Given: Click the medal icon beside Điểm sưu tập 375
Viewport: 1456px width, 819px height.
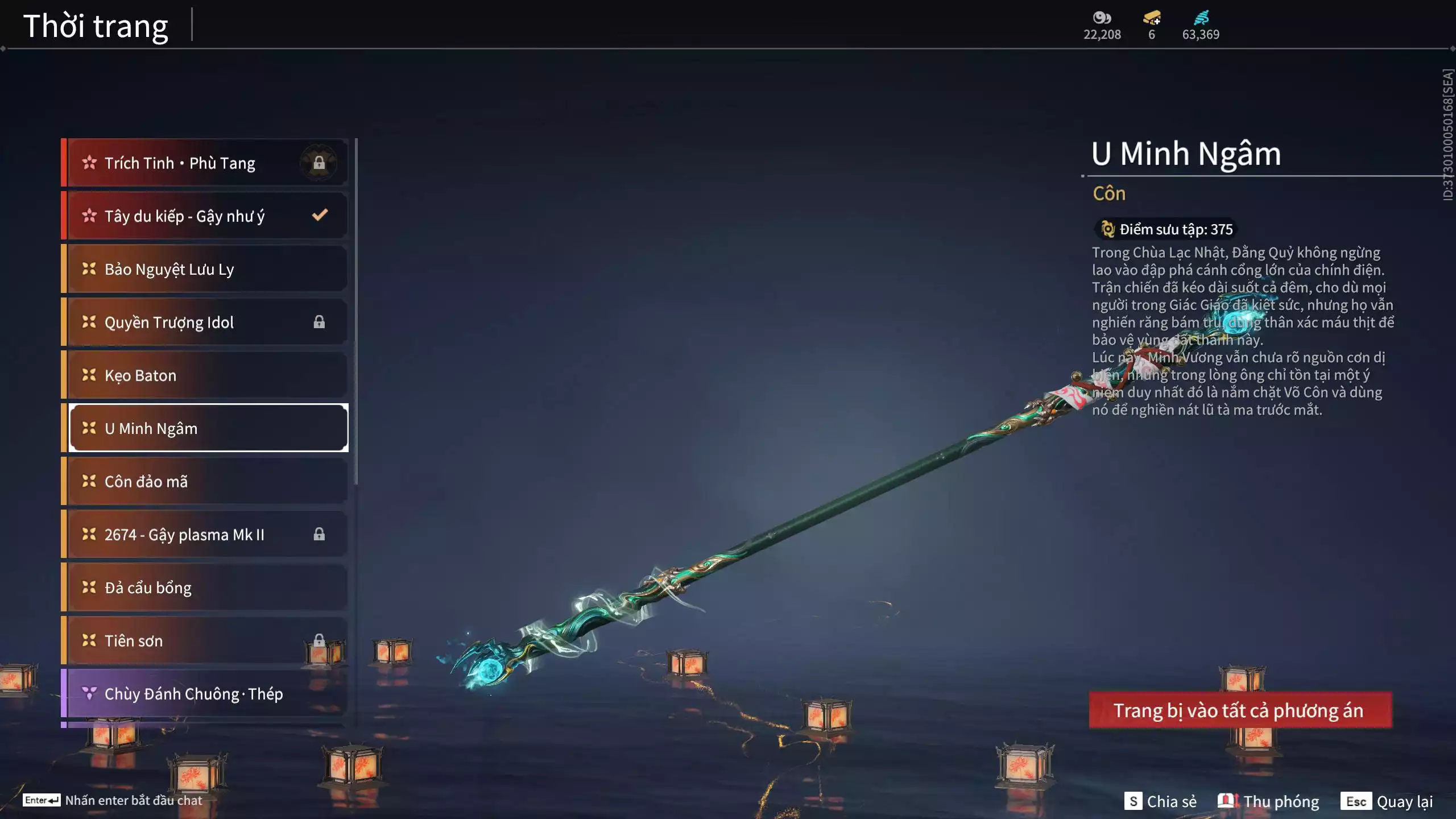Looking at the screenshot, I should point(1107,229).
